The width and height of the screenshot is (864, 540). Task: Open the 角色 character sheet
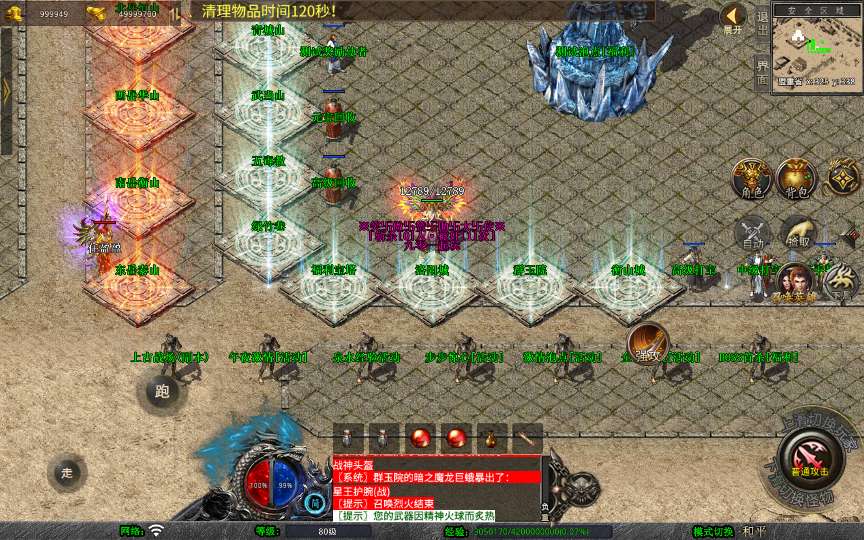[752, 178]
